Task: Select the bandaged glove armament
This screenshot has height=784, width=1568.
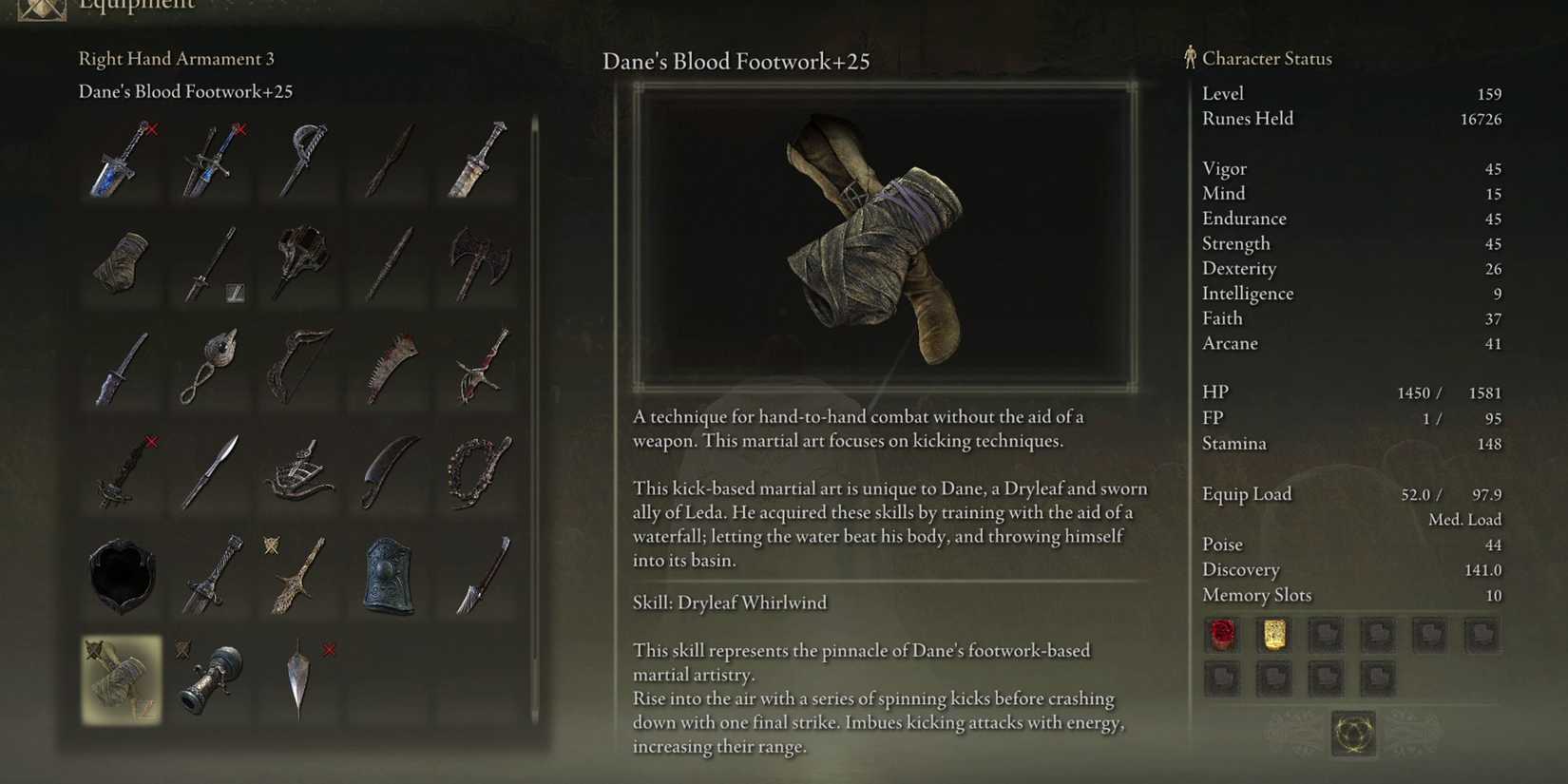Action: pos(122,264)
